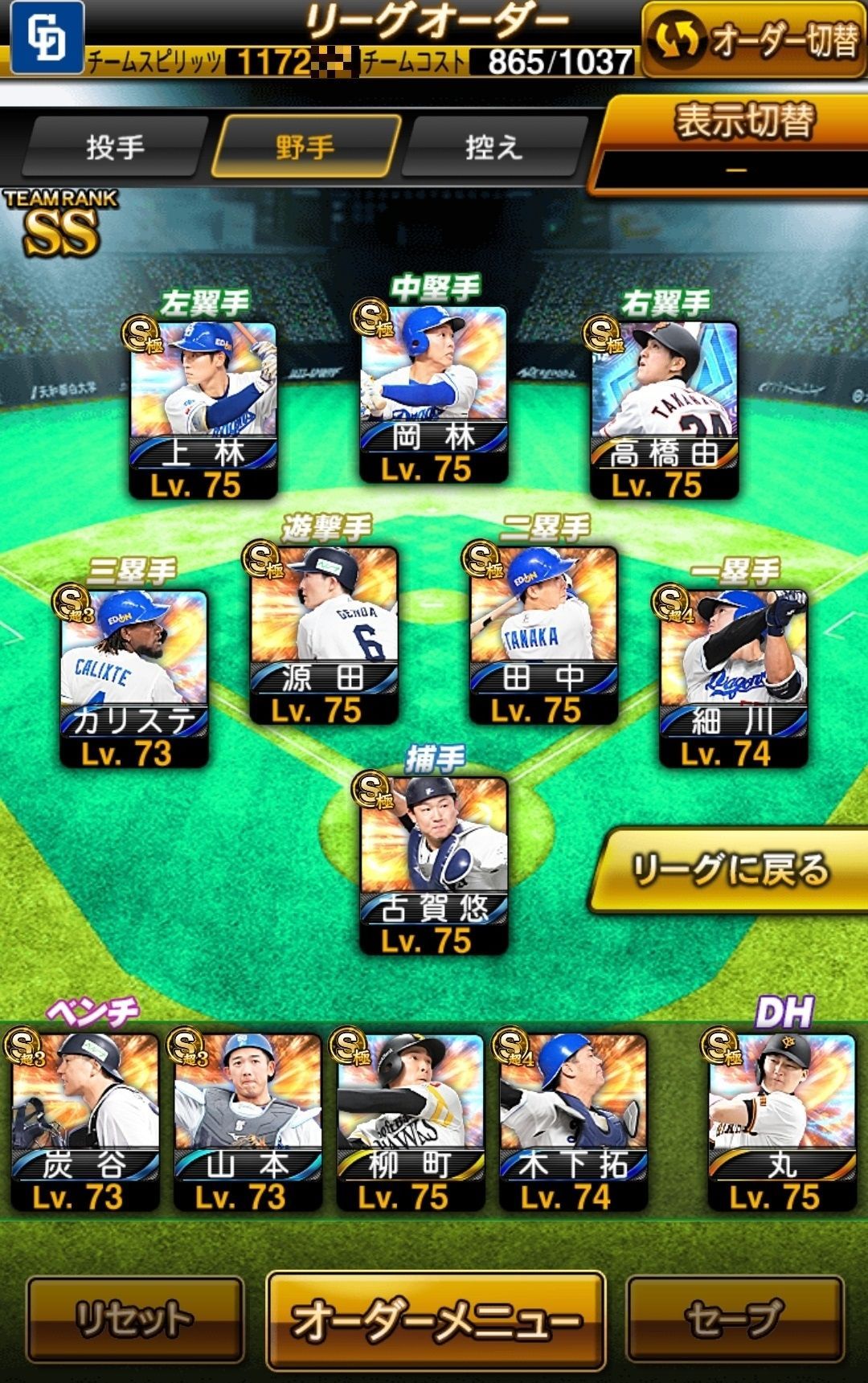The height and width of the screenshot is (1383, 868).
Task: Pick catcher 古賀悠 card
Action: pos(434,865)
